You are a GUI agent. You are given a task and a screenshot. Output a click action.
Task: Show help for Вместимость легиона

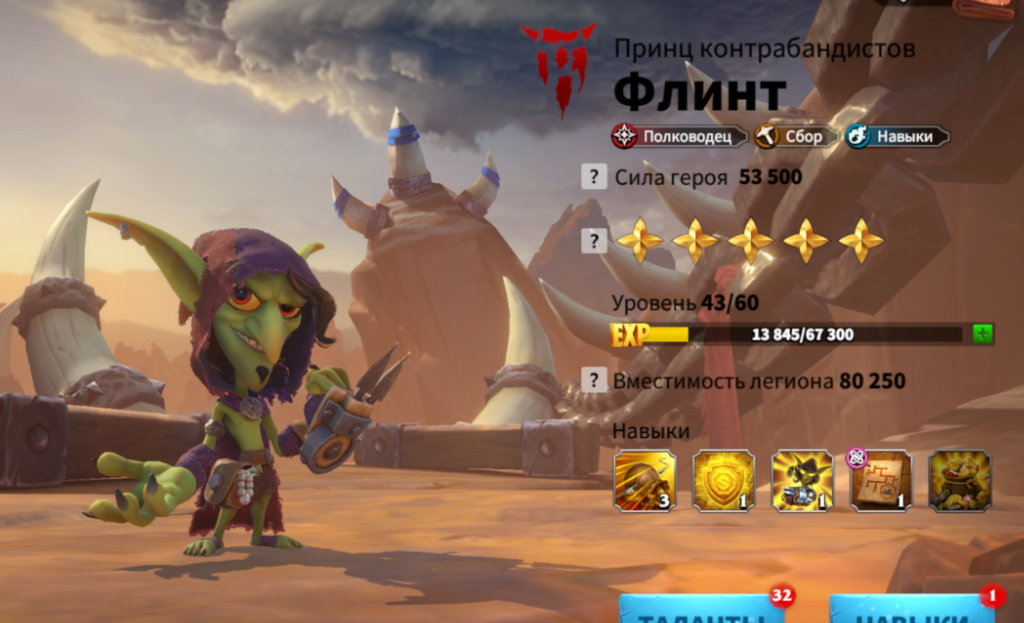point(594,380)
